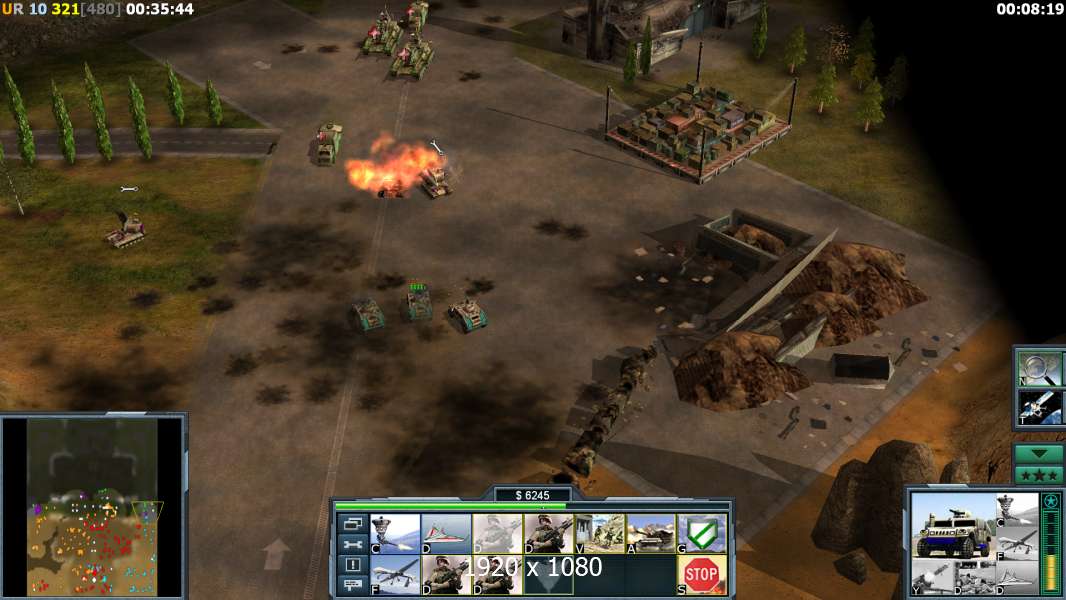
Task: Click the green downward-arrow collapse button
Action: pyautogui.click(x=1039, y=453)
